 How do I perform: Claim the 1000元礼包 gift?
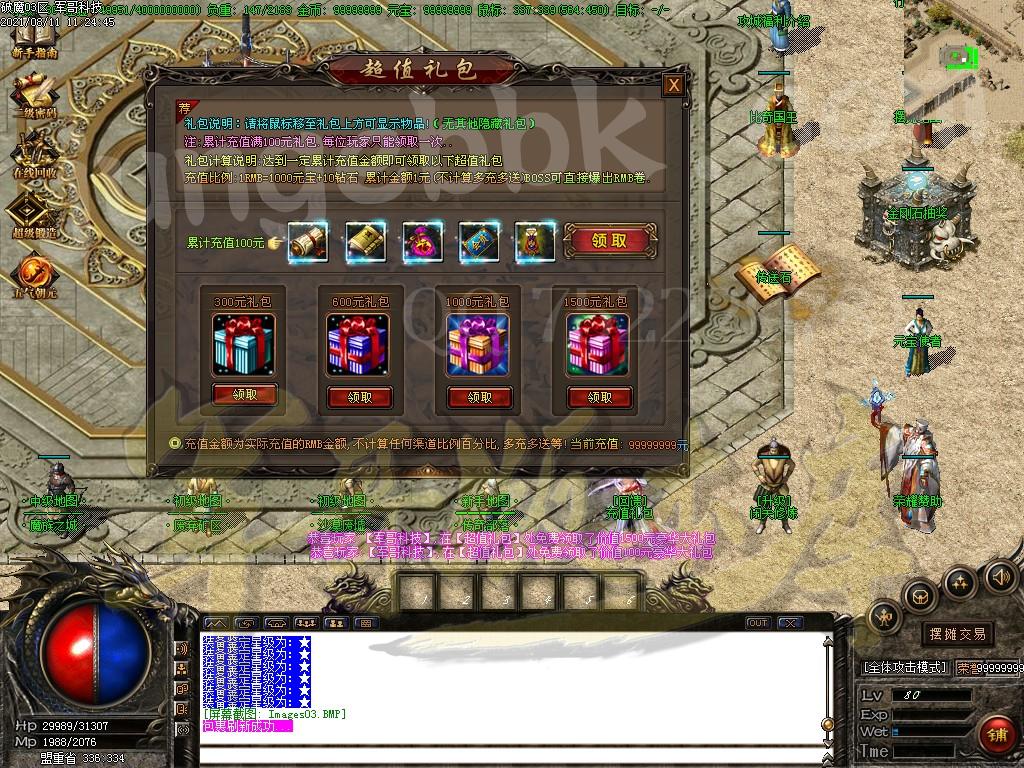(x=479, y=397)
